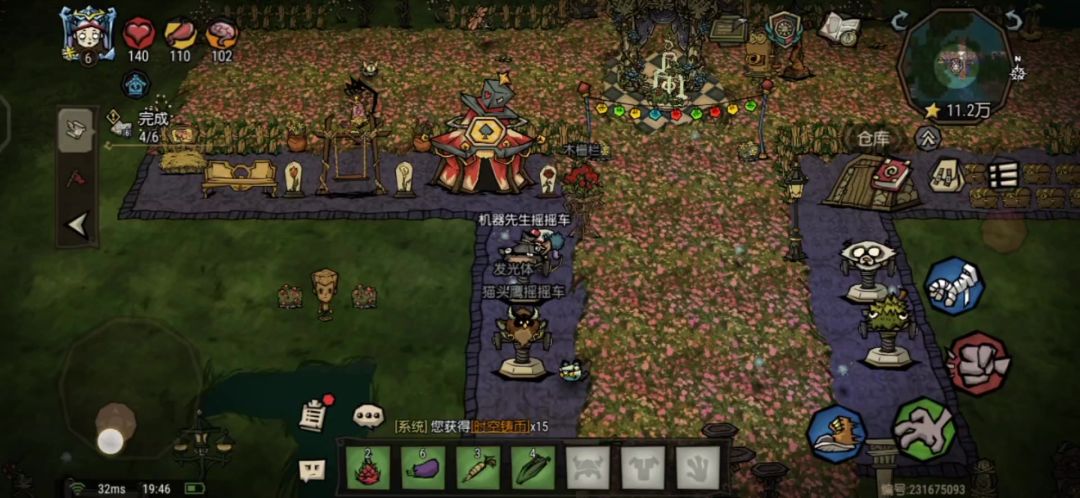Rotate camera with left rotate arrow
1080x498 pixels.
click(x=900, y=19)
